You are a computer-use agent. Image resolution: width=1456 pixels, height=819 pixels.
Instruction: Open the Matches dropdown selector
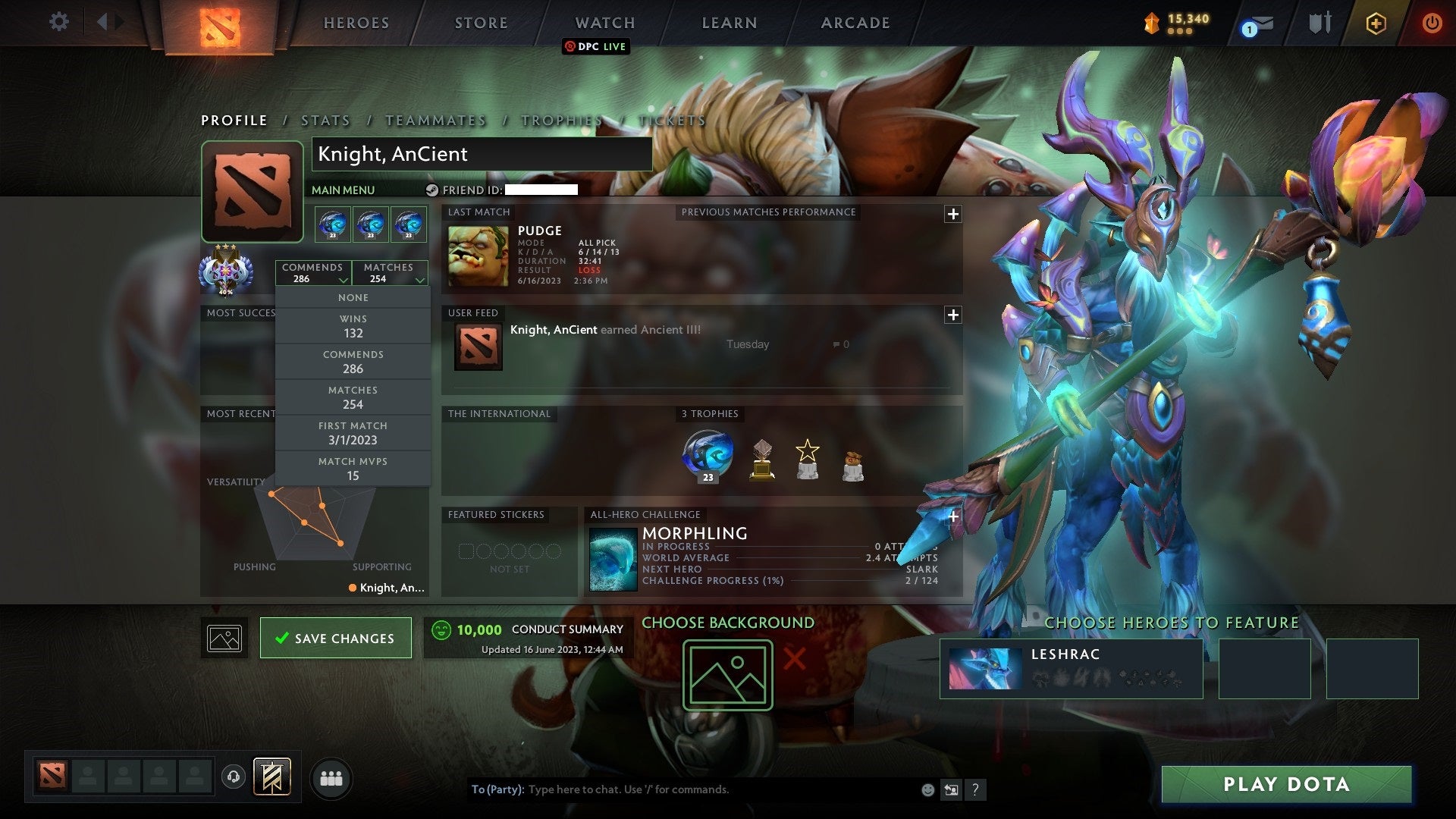[x=390, y=273]
